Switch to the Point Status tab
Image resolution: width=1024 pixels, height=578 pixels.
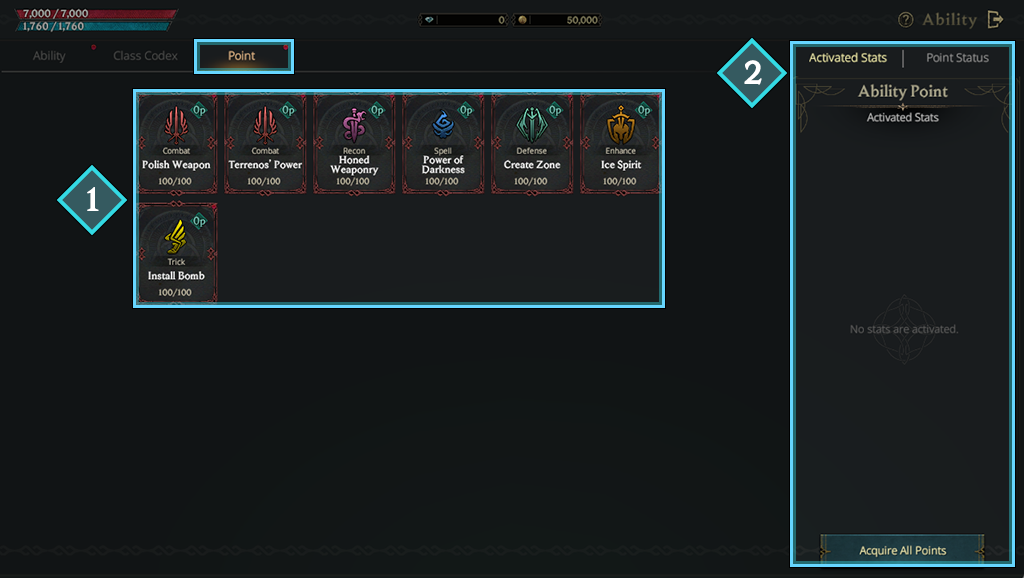pyautogui.click(x=957, y=58)
